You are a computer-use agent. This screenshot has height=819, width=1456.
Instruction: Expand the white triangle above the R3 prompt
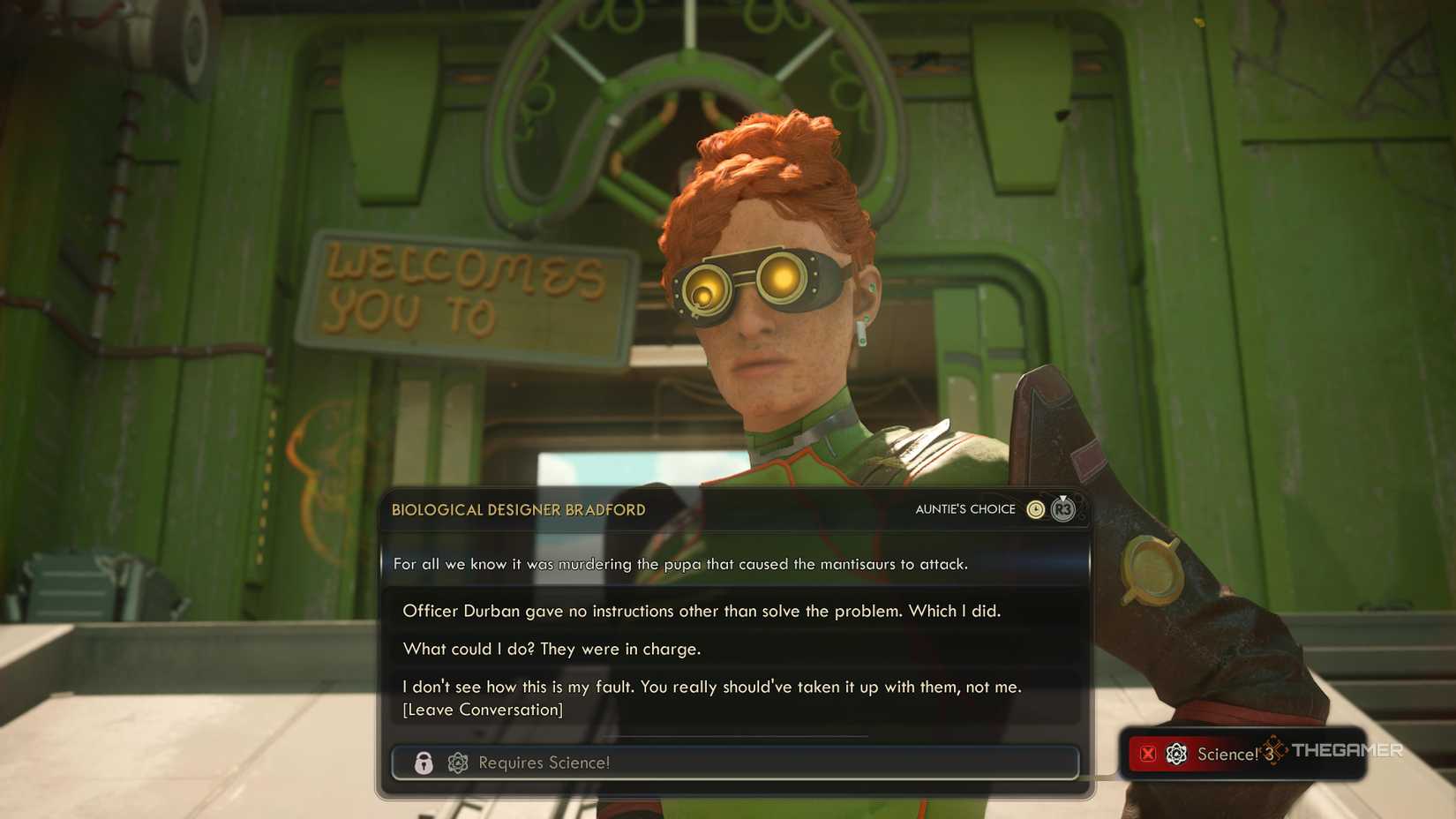click(1062, 496)
